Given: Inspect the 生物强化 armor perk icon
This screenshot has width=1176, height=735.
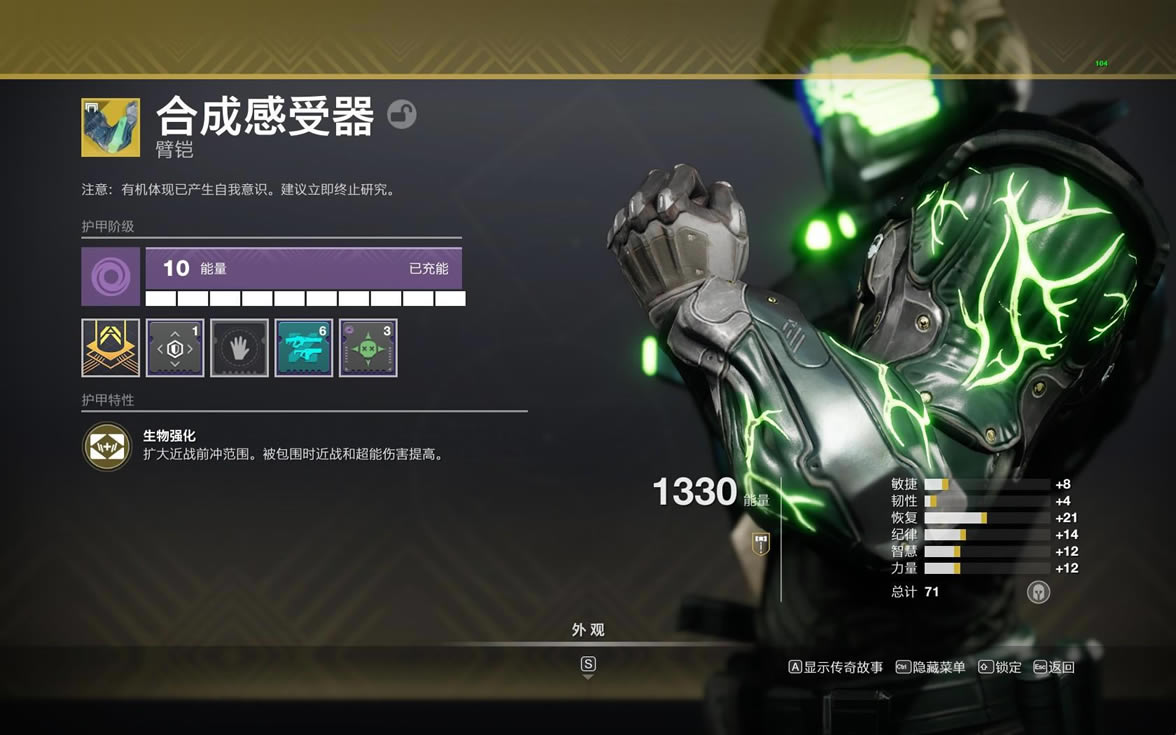Looking at the screenshot, I should pyautogui.click(x=106, y=446).
